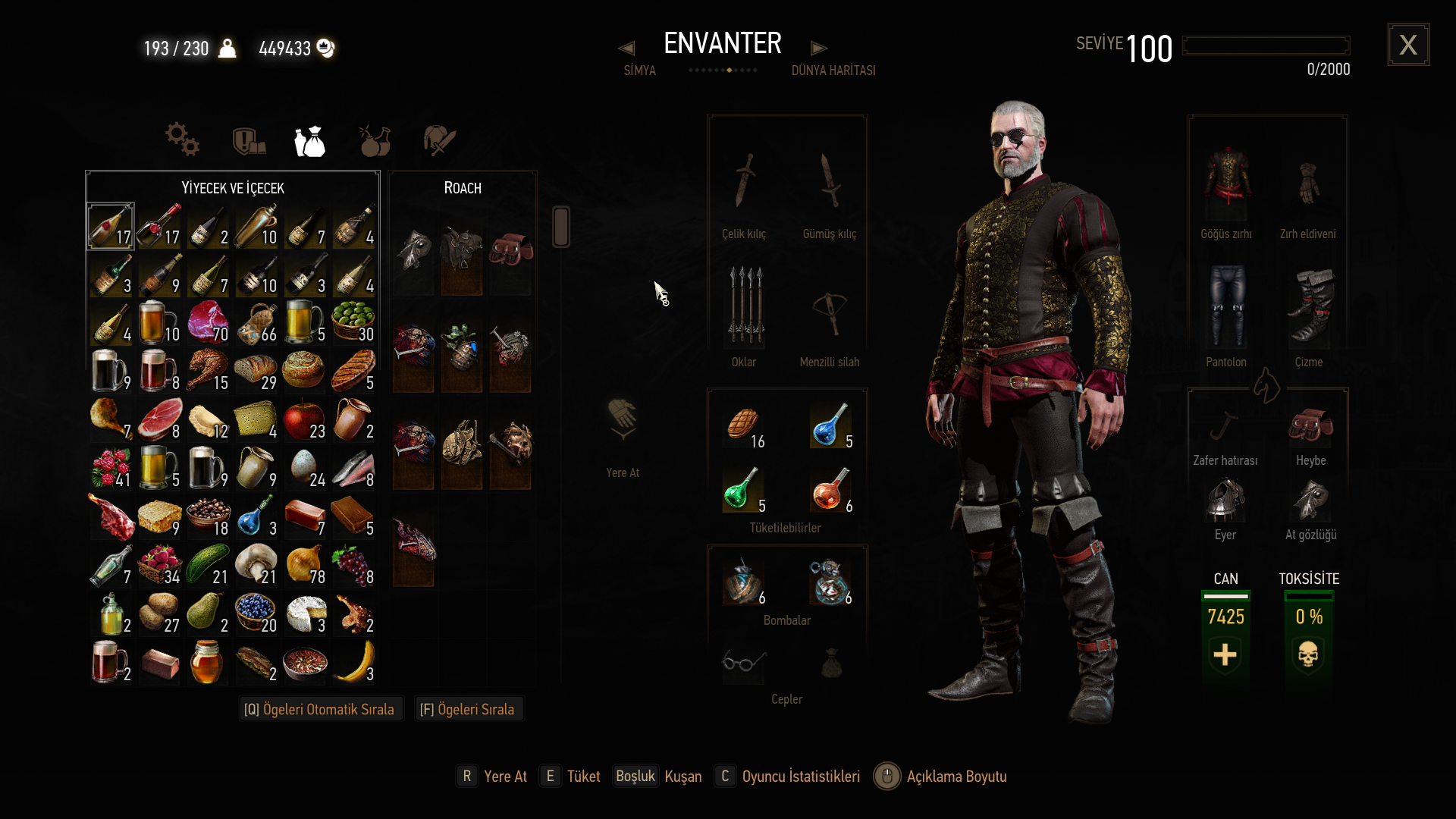
Task: Click the honey jar item
Action: (x=208, y=663)
